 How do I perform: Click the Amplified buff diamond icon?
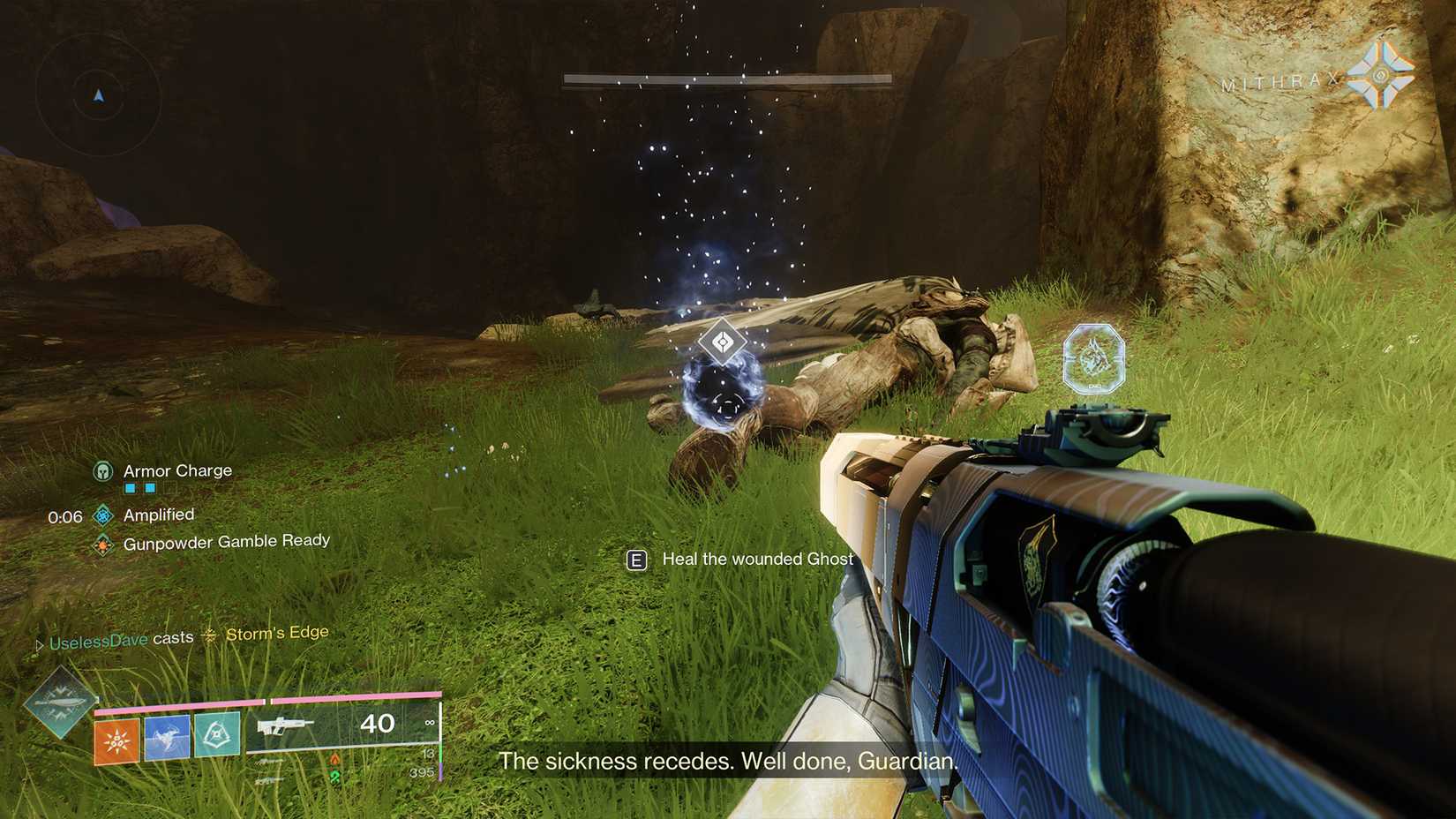tap(102, 515)
